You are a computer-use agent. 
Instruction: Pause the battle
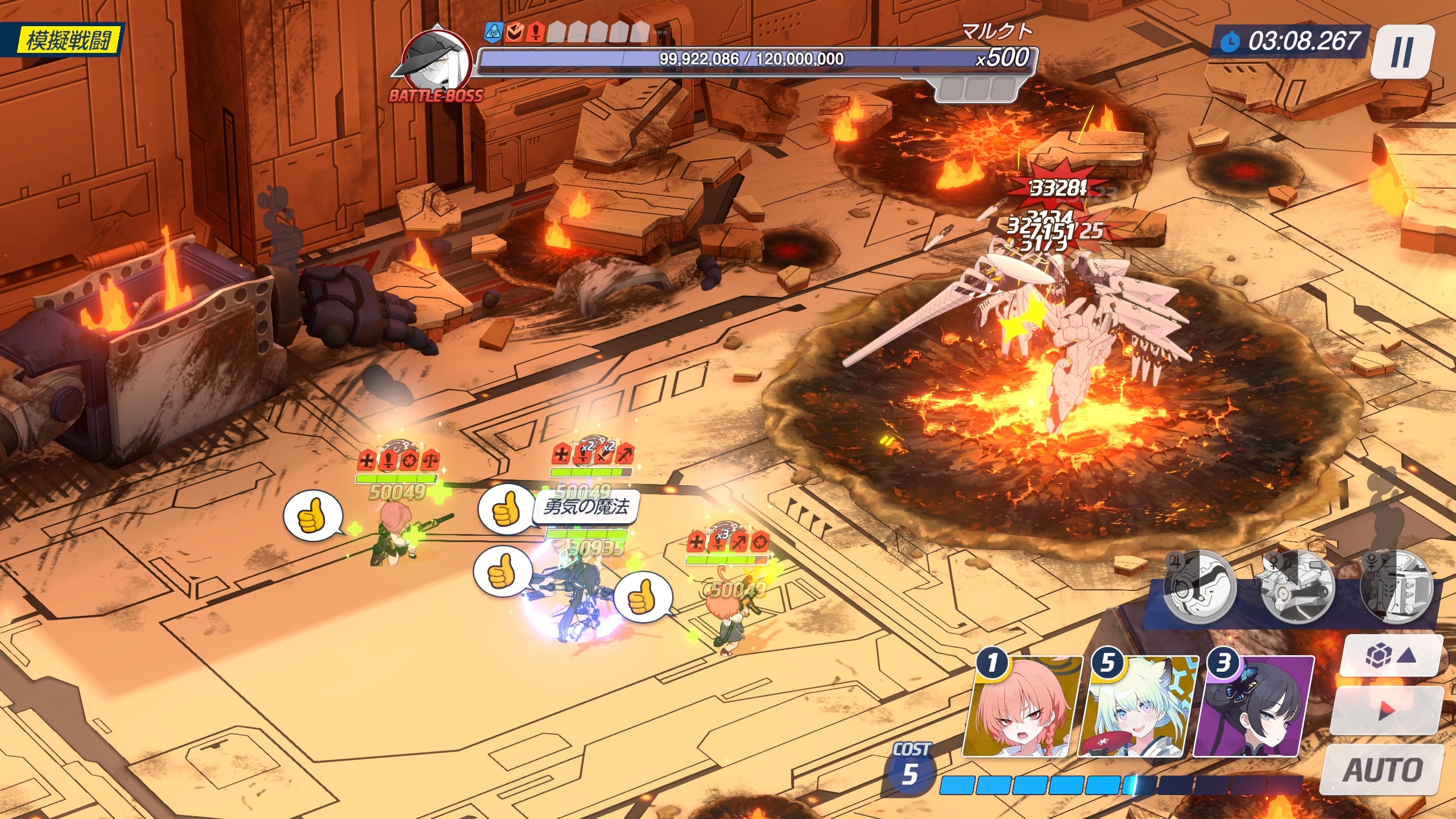(1401, 52)
